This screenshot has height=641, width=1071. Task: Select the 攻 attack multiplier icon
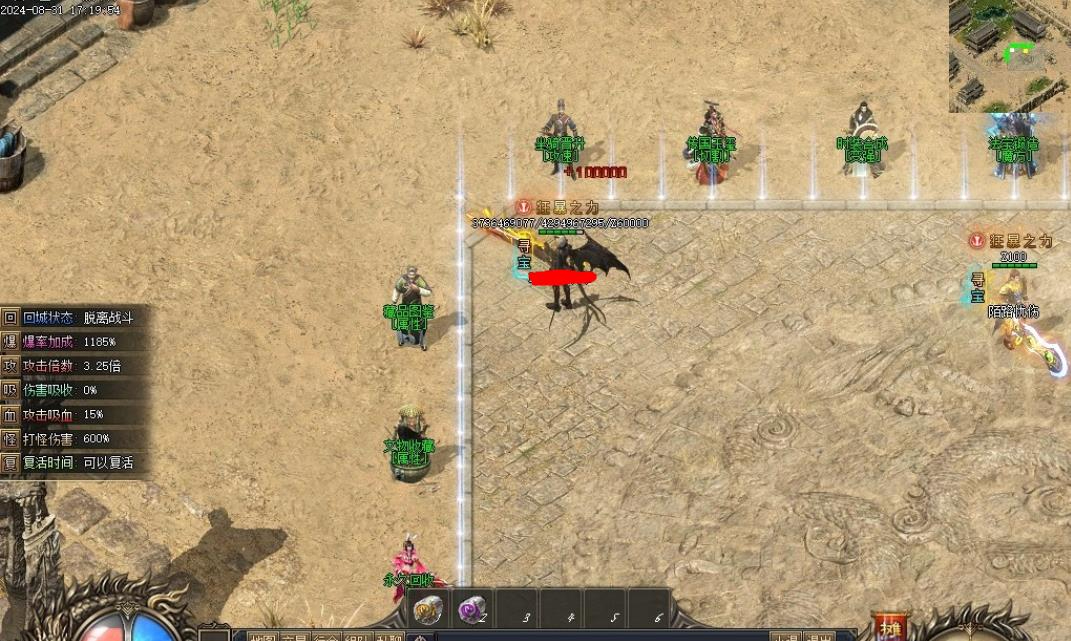10,366
